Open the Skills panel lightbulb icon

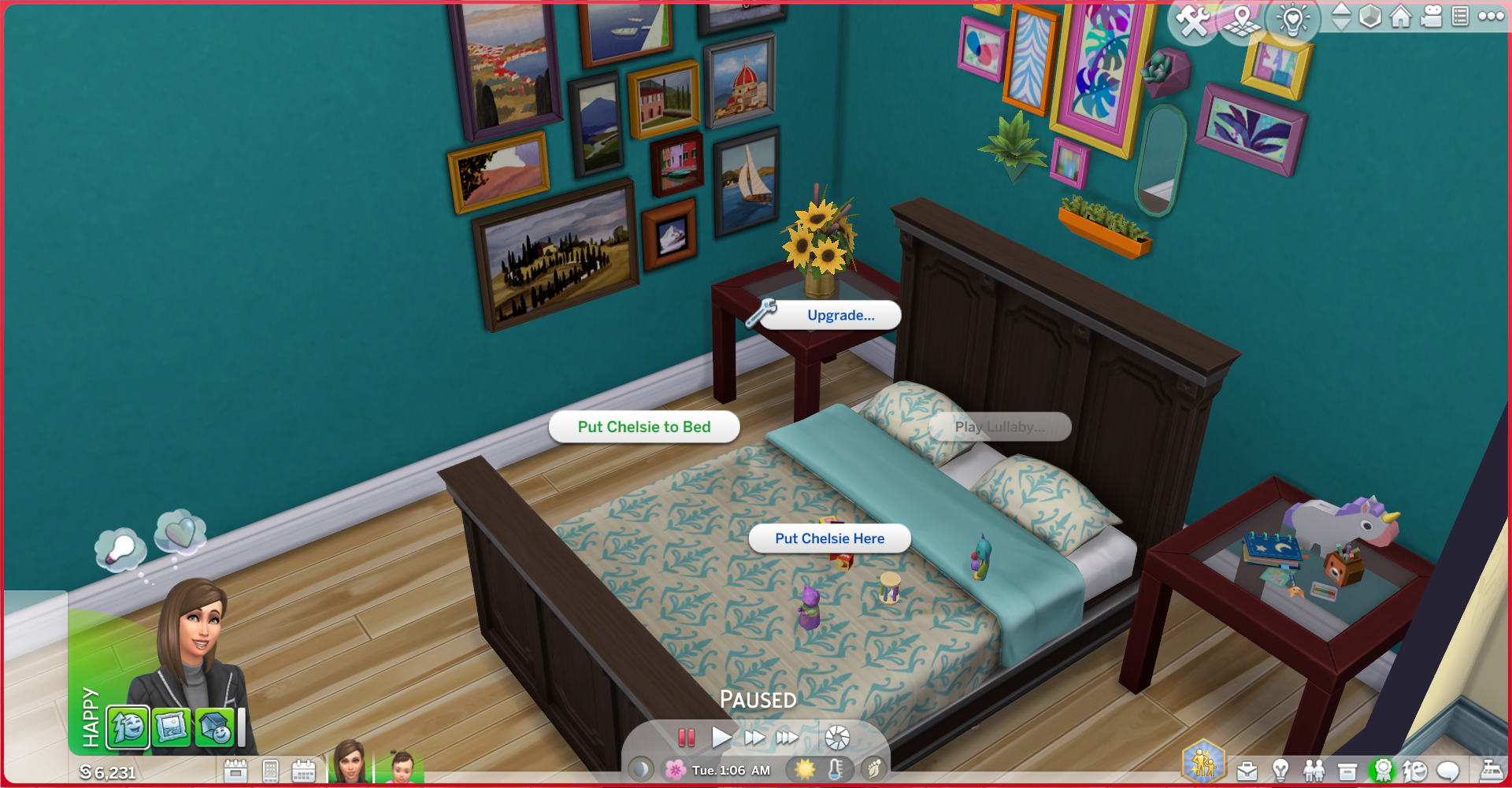(1280, 771)
